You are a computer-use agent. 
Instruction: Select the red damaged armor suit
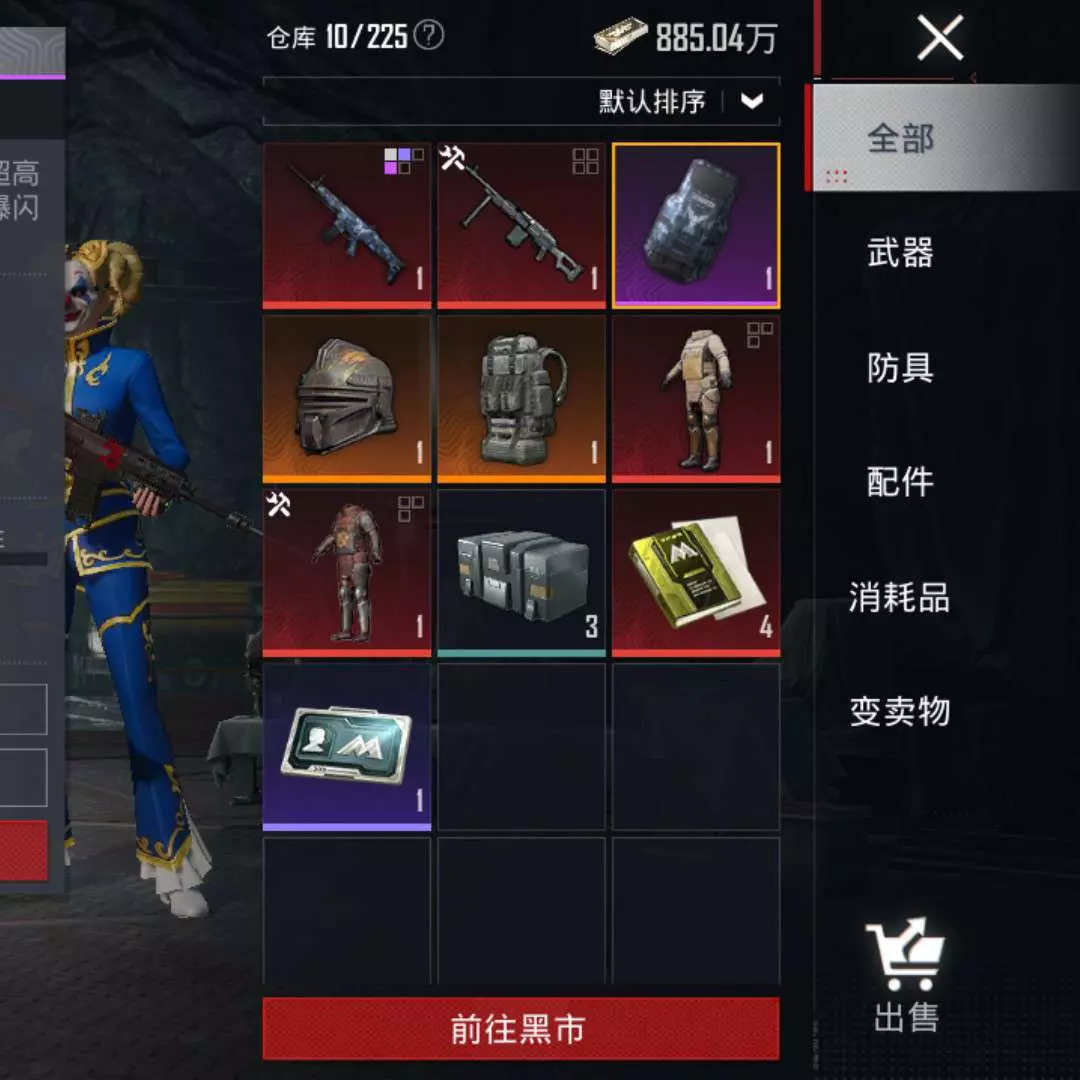tap(347, 573)
